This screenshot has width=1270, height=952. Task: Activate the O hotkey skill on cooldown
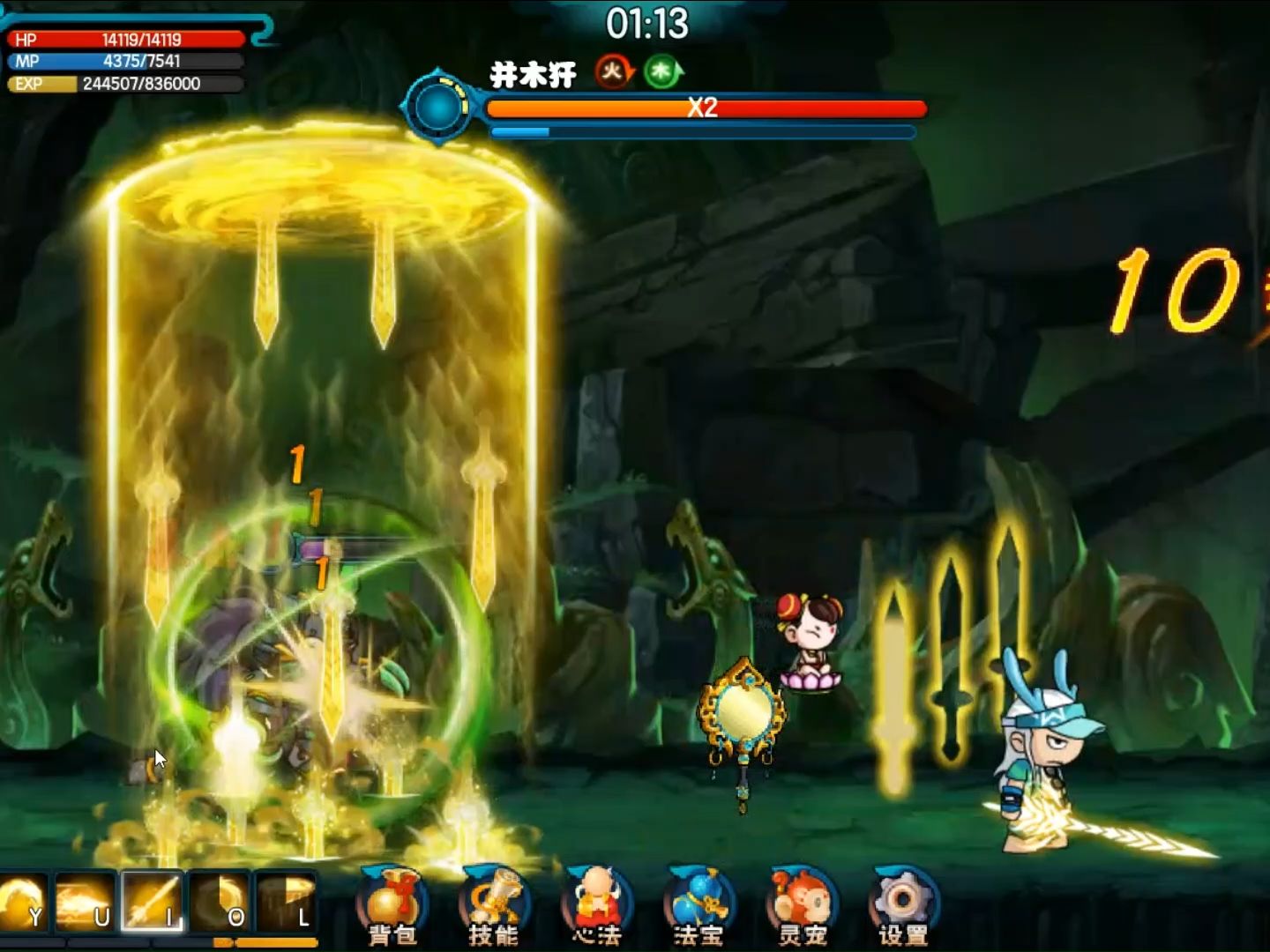[x=219, y=903]
